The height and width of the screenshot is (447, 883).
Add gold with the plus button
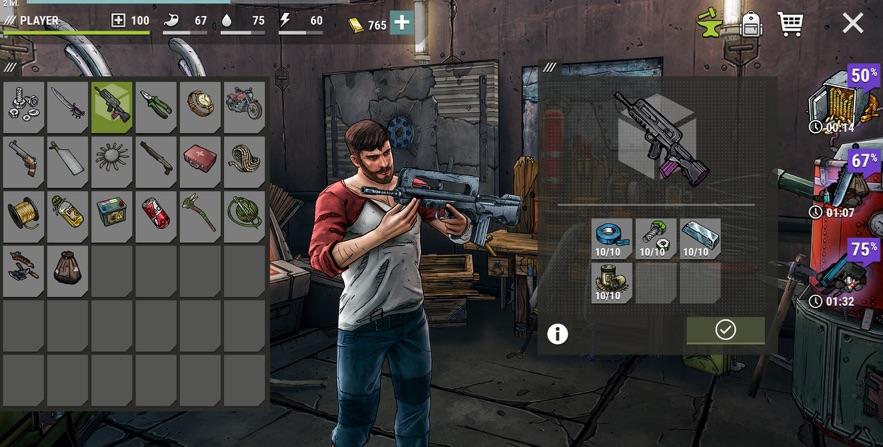pos(401,23)
